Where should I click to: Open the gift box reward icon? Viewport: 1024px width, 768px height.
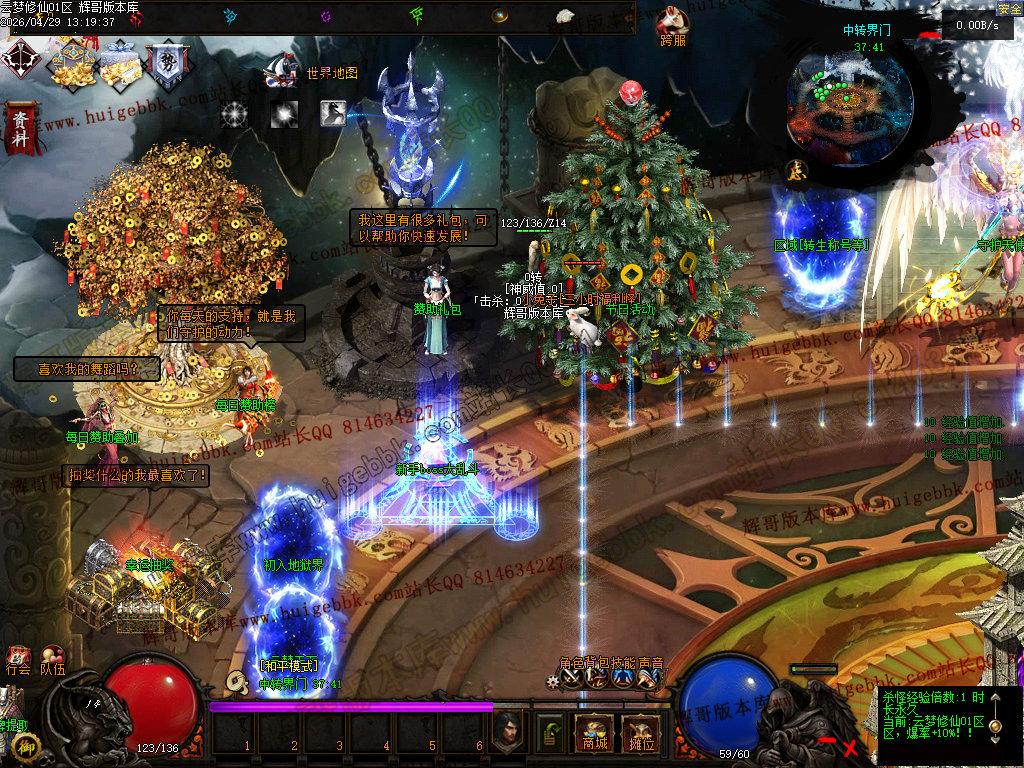[119, 63]
